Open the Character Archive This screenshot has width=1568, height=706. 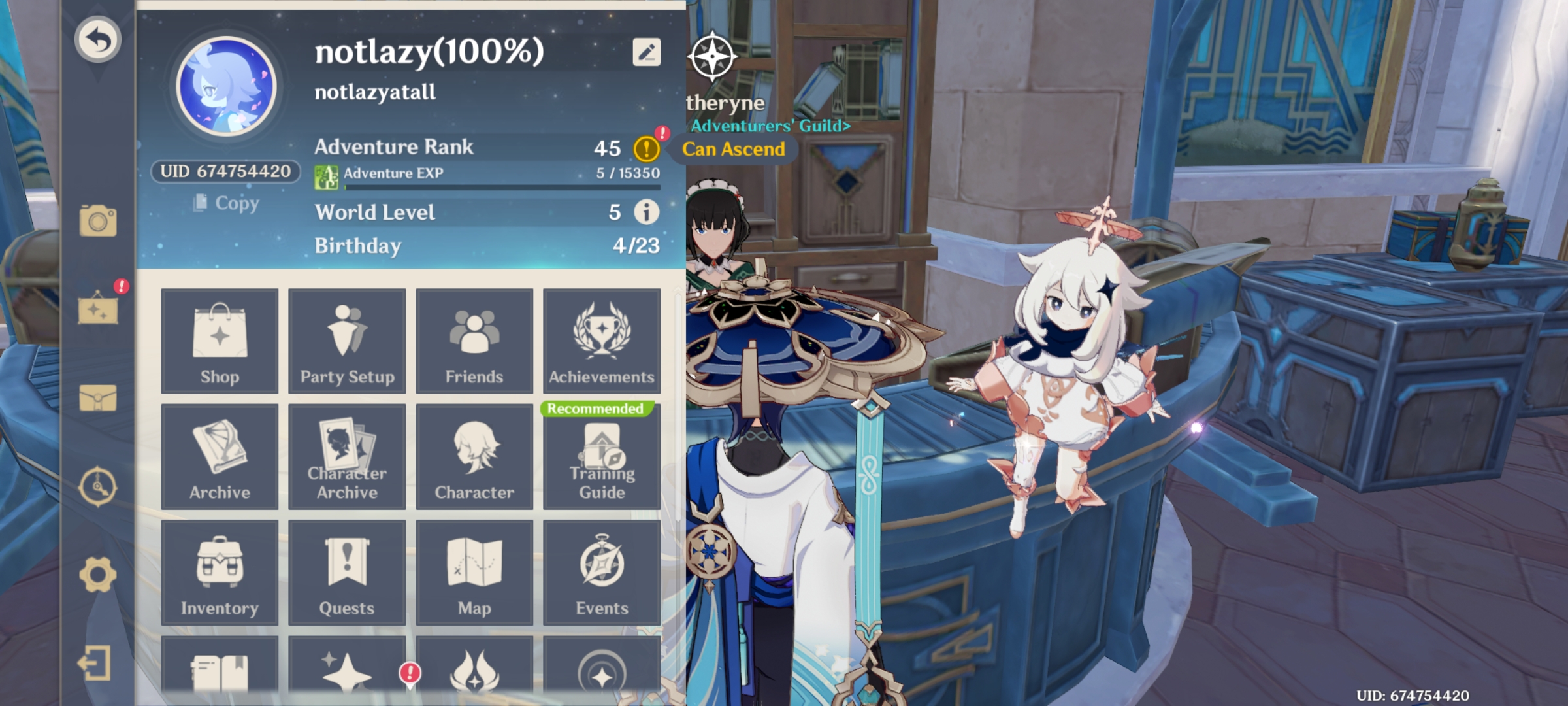(x=347, y=456)
